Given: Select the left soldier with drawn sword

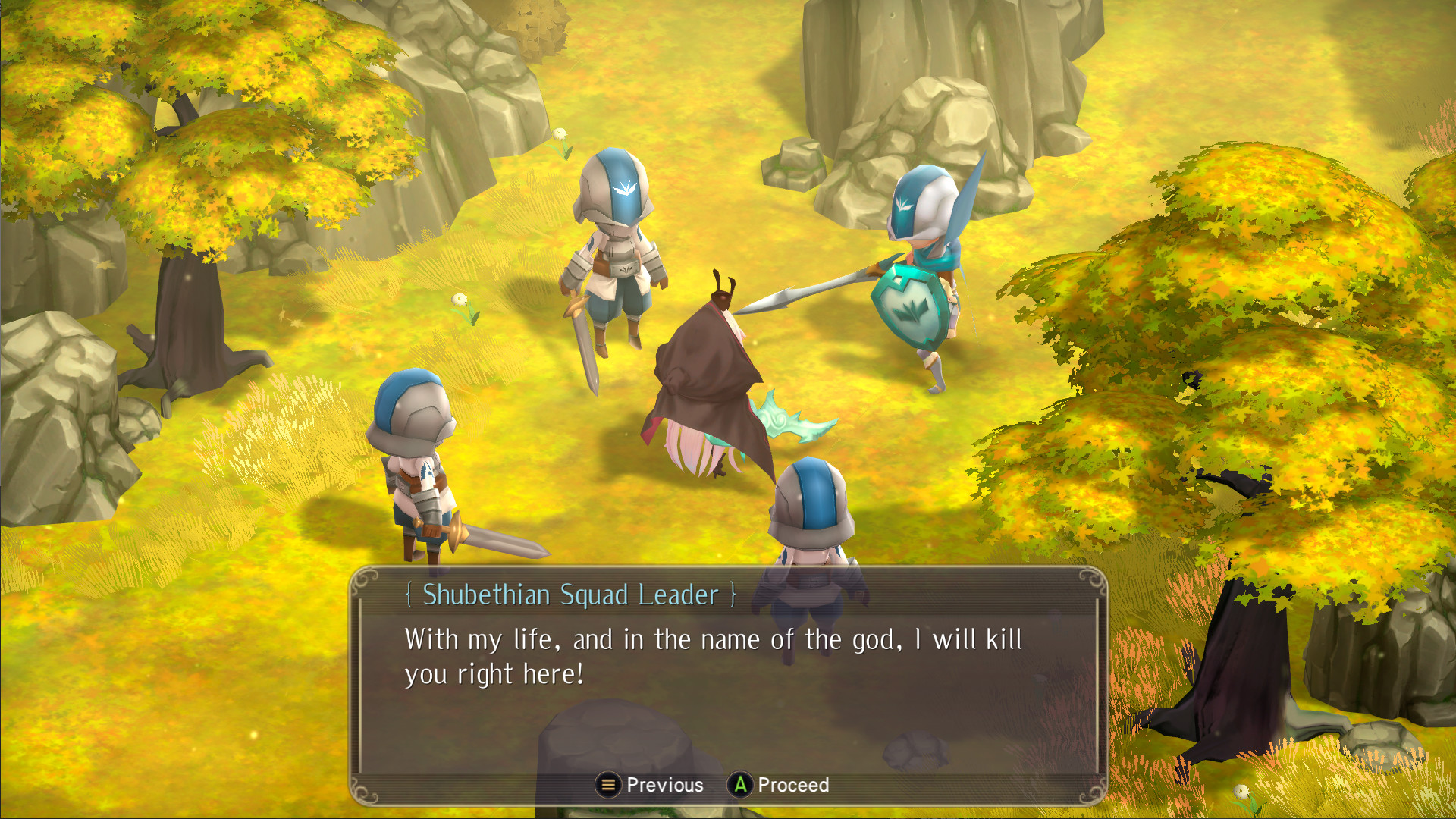Looking at the screenshot, I should point(413,470).
